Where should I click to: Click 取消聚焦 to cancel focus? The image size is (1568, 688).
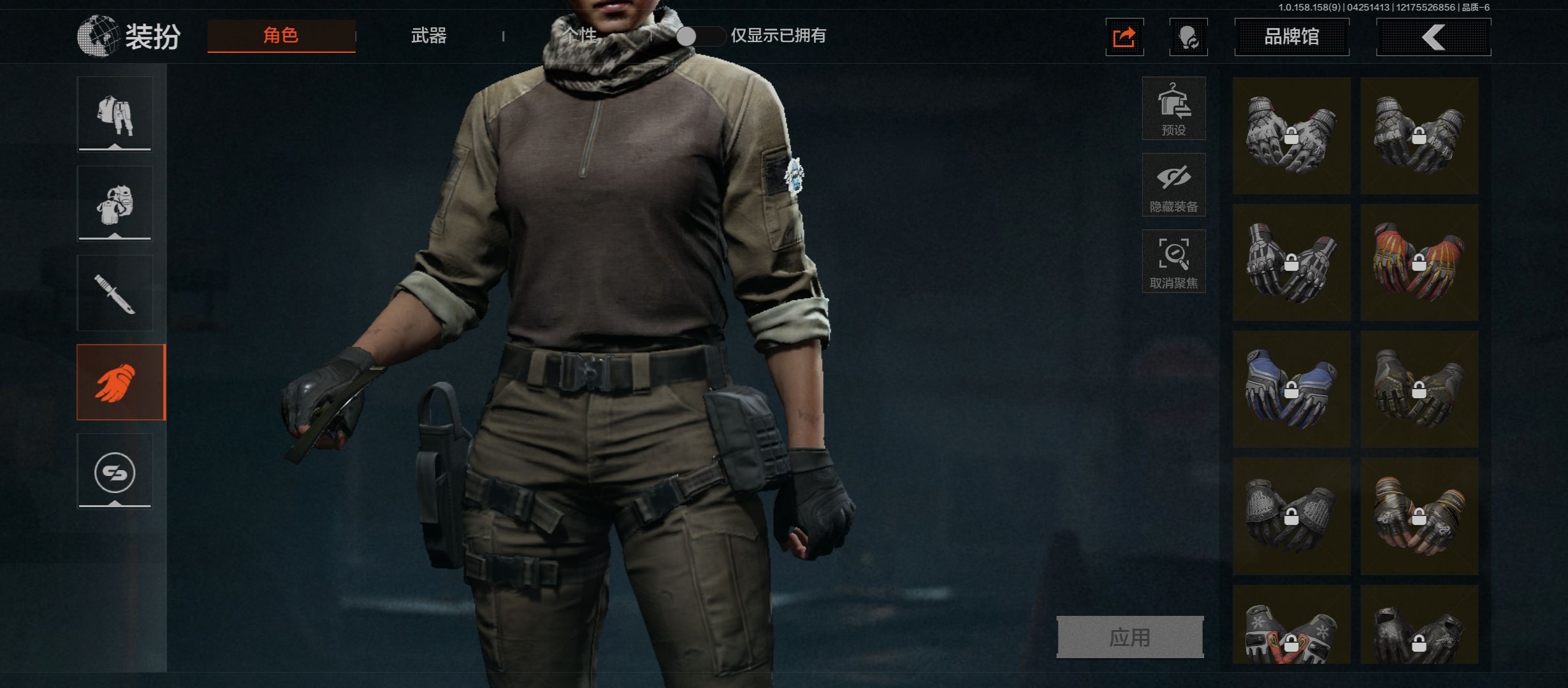click(x=1173, y=262)
